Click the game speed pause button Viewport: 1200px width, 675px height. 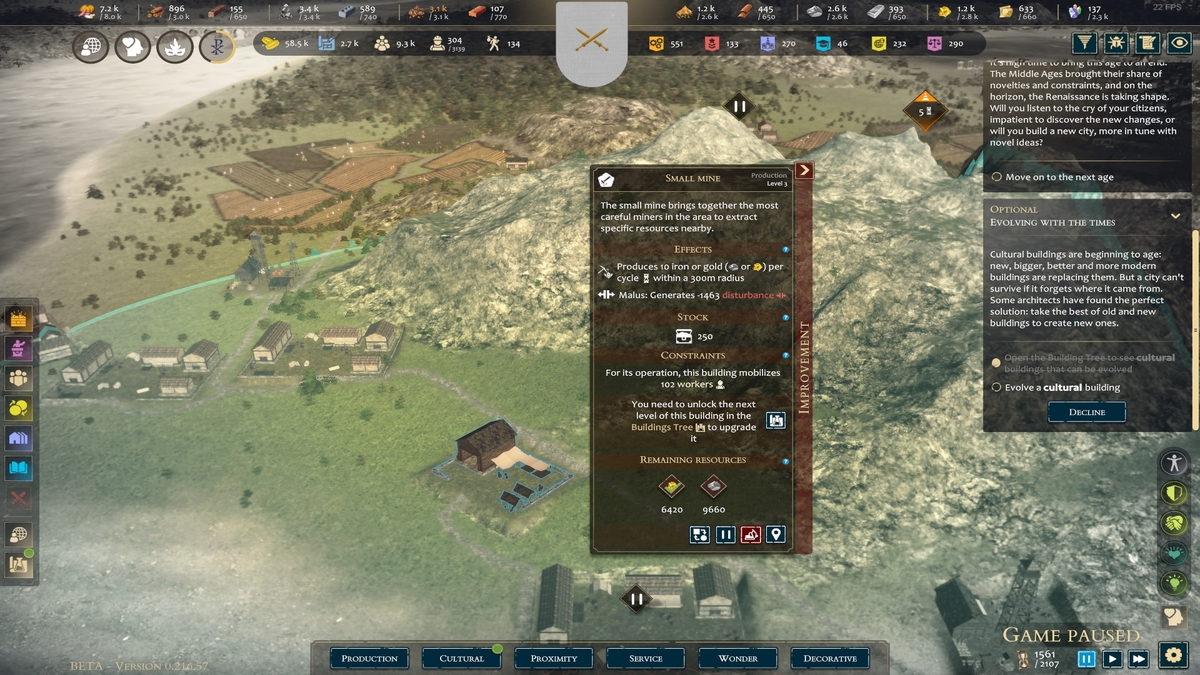[x=1087, y=659]
